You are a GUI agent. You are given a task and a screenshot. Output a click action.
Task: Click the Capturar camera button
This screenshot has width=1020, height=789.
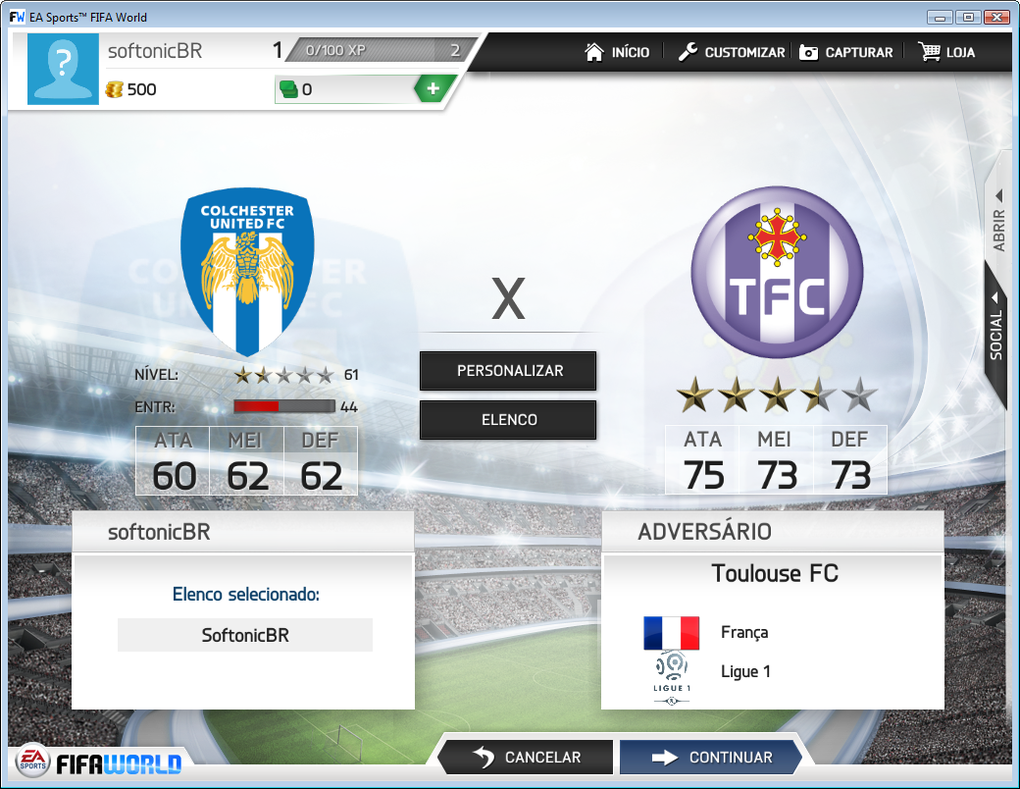click(845, 52)
